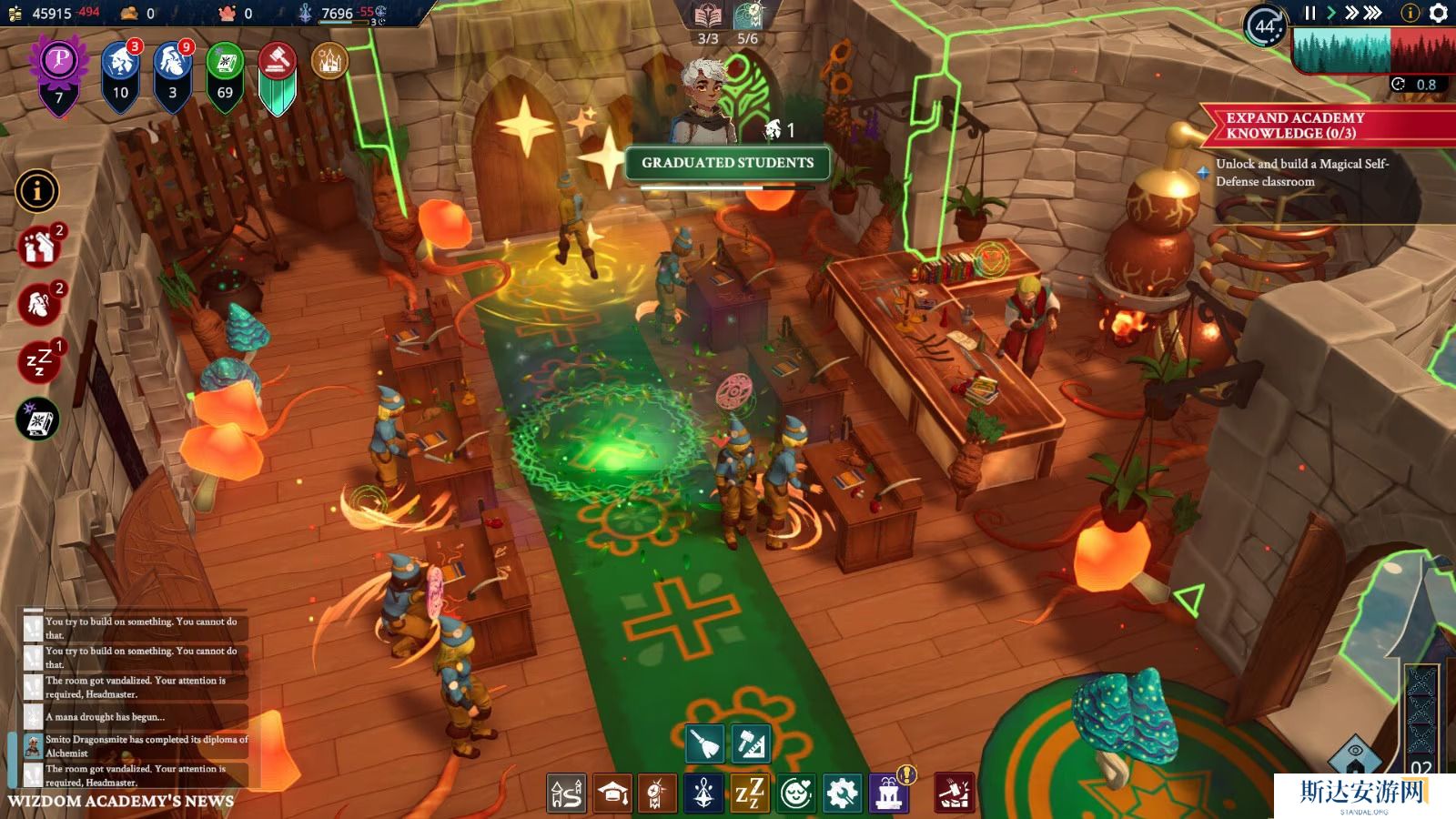Image resolution: width=1456 pixels, height=819 pixels.
Task: Open the graduation cap menu
Action: coord(612,794)
